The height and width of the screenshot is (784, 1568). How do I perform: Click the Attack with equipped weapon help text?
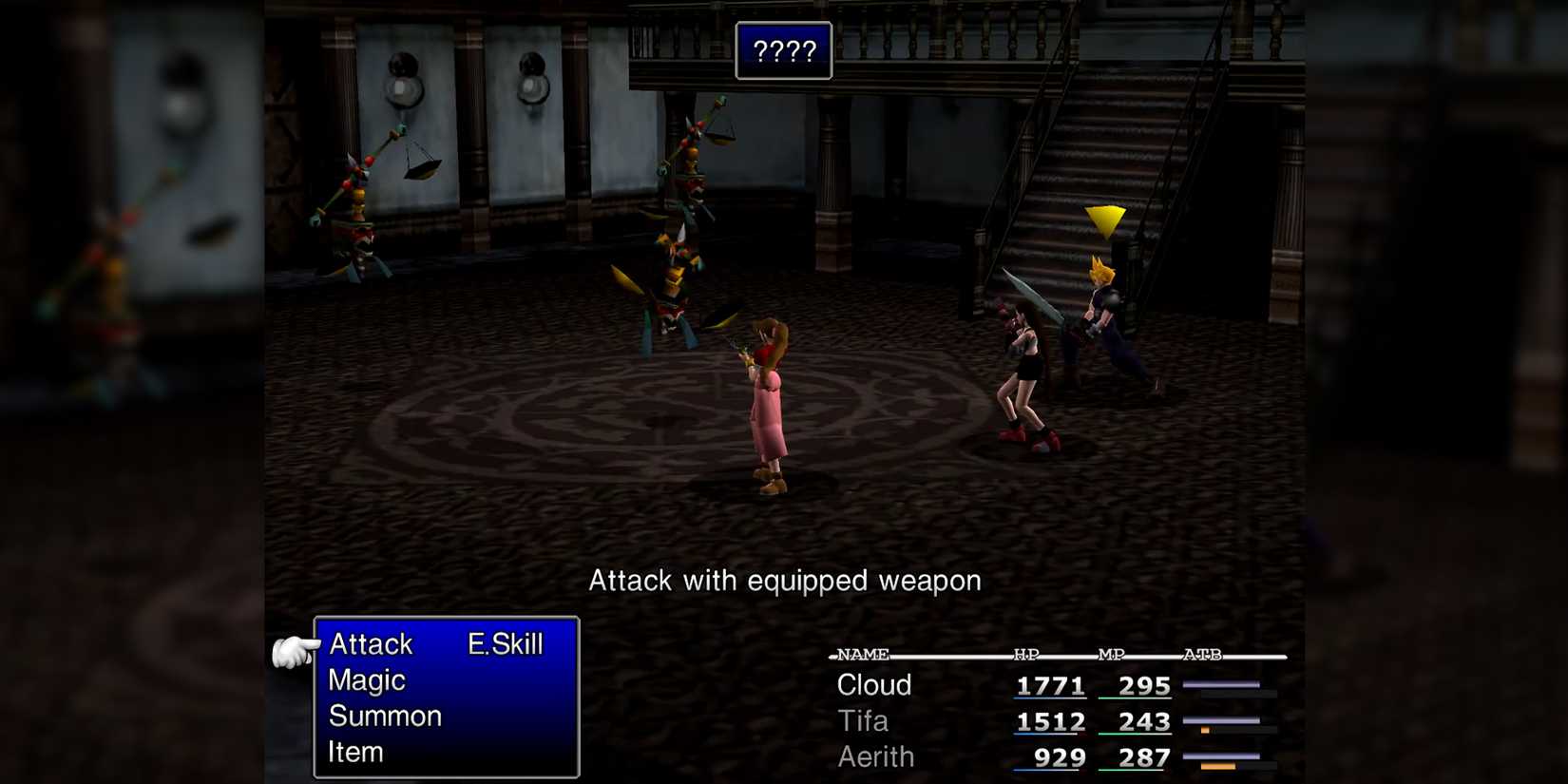pos(785,581)
